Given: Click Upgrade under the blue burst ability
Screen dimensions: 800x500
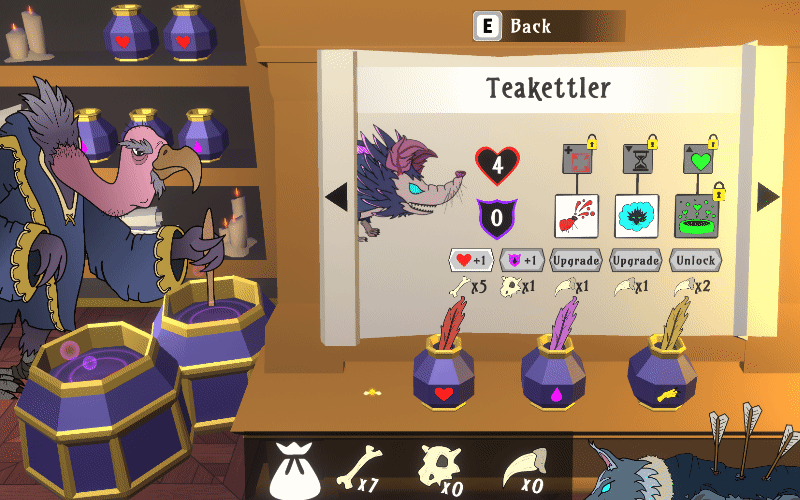Looking at the screenshot, I should 636,261.
